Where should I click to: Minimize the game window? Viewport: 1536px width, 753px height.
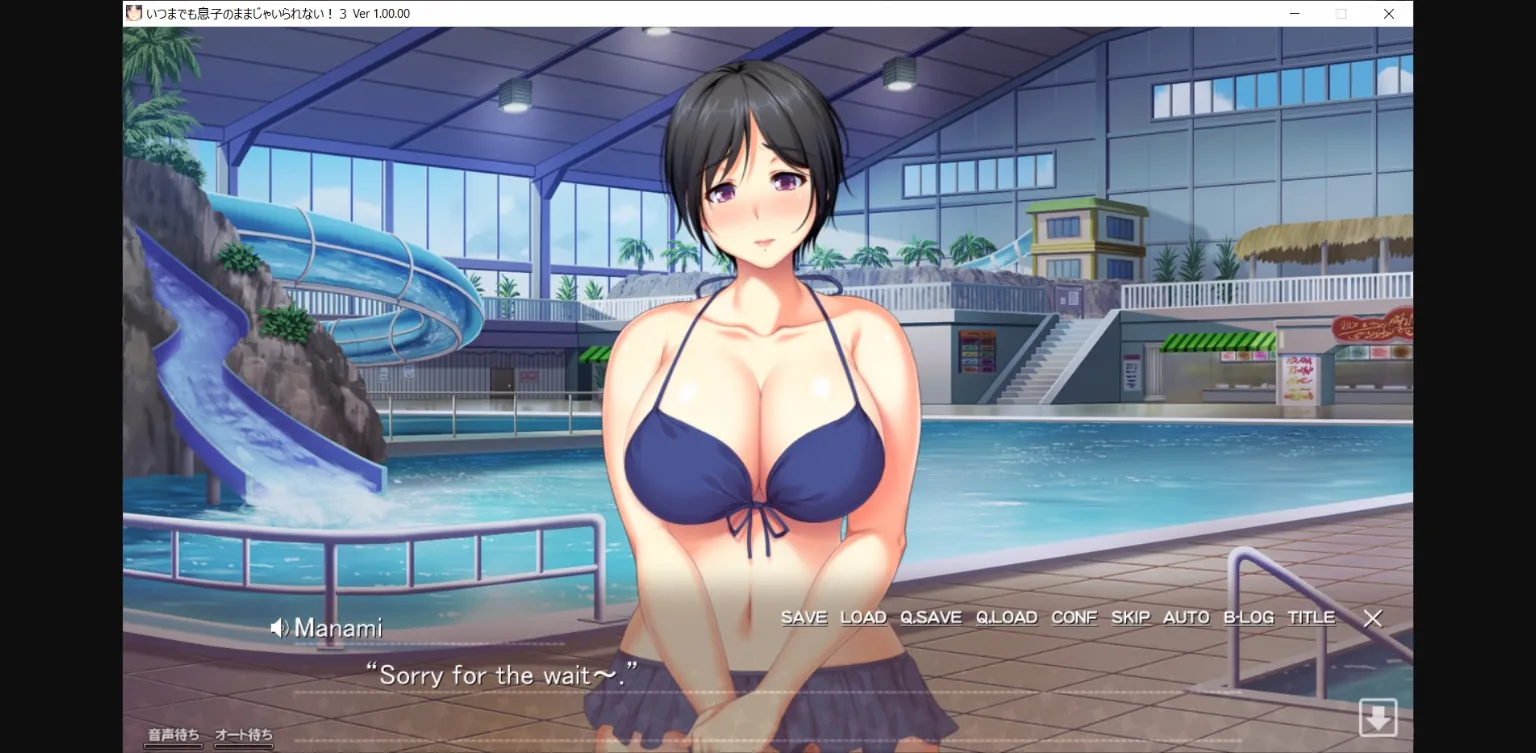1293,14
